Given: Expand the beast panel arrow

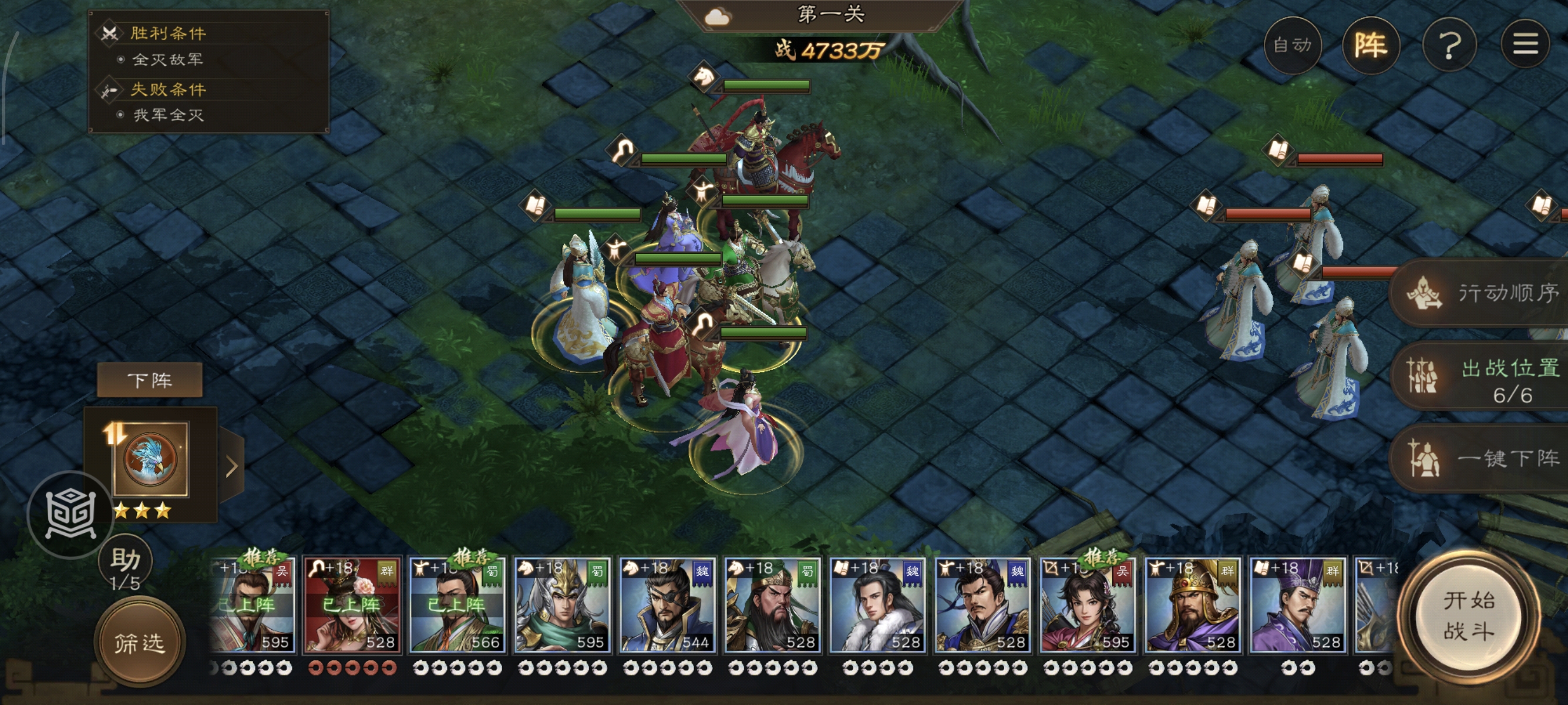Looking at the screenshot, I should [x=231, y=466].
